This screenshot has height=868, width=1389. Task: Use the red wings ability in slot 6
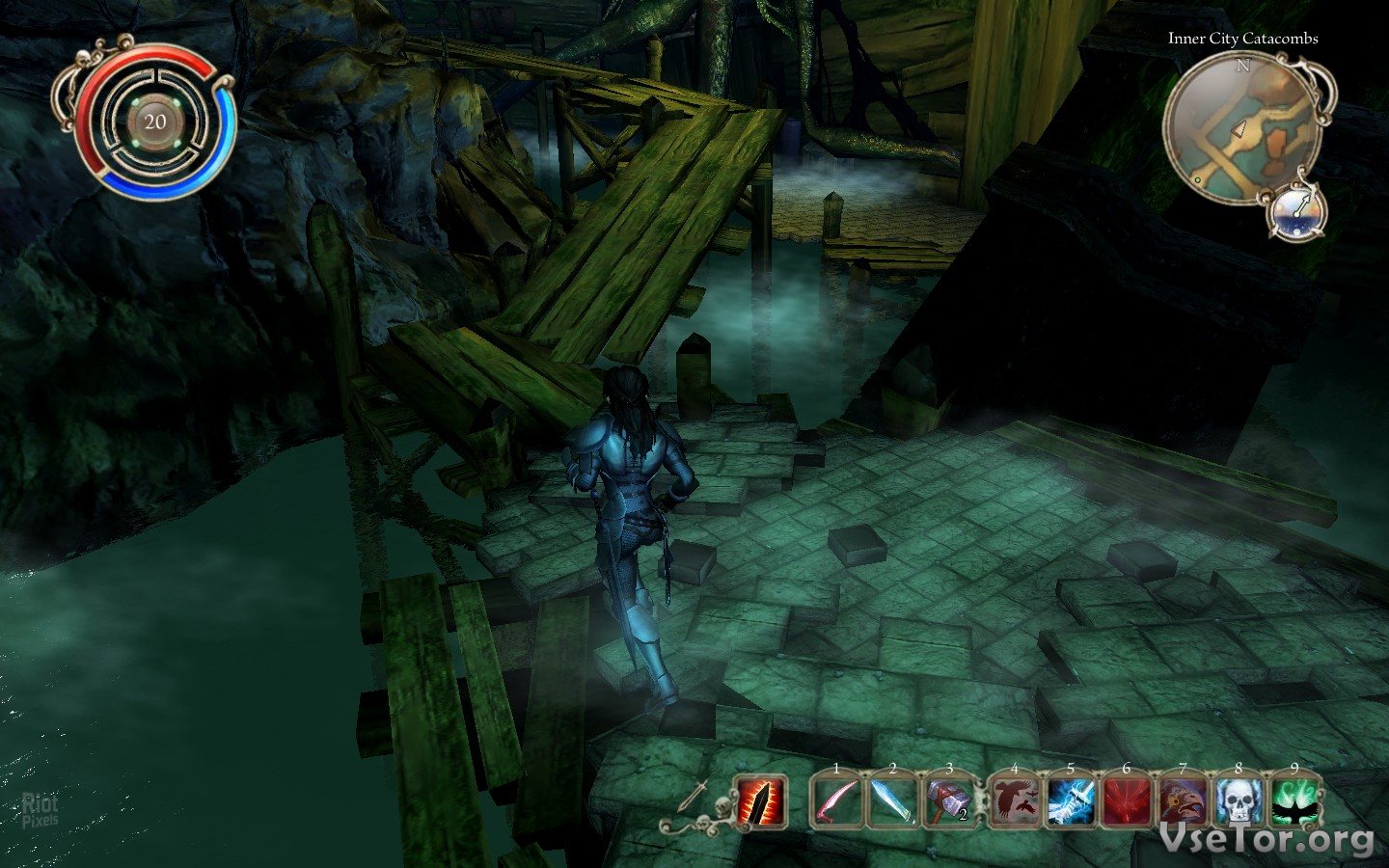pyautogui.click(x=1126, y=803)
